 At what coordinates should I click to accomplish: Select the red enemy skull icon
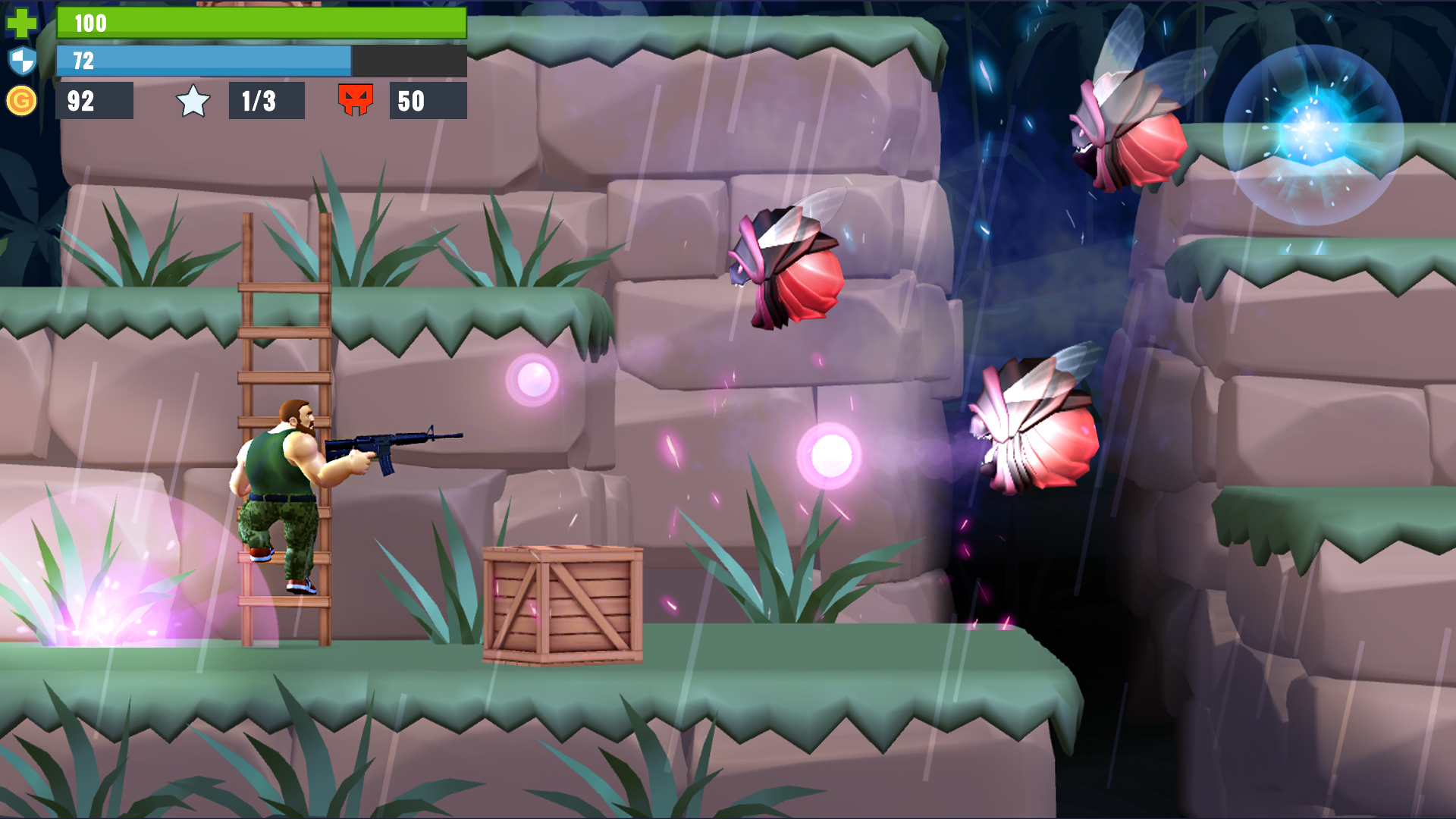pyautogui.click(x=356, y=99)
